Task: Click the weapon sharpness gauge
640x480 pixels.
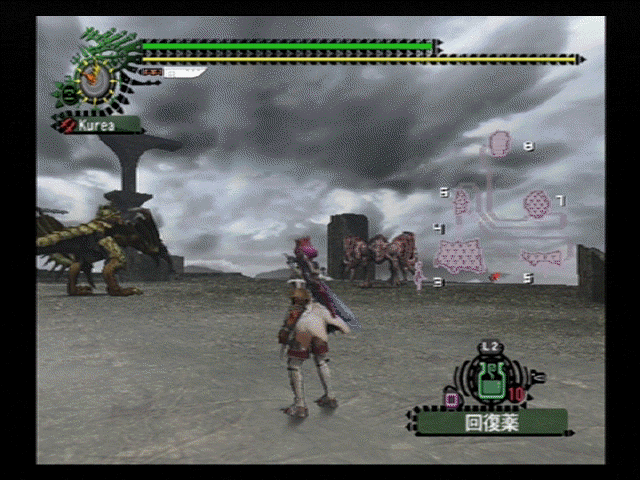Action: click(176, 72)
